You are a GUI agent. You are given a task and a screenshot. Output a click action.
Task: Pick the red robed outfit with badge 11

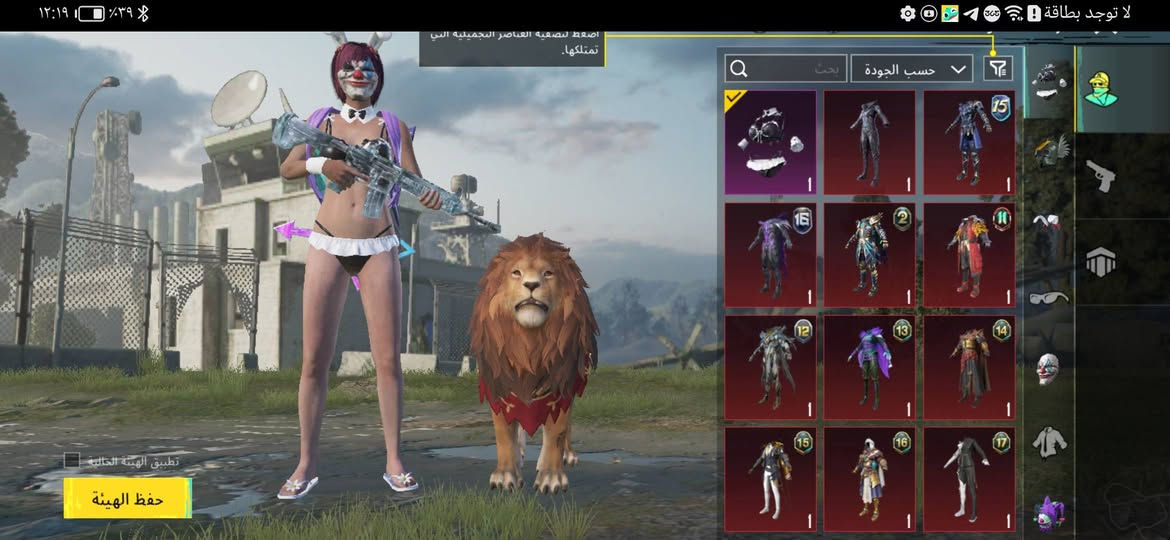pos(968,255)
